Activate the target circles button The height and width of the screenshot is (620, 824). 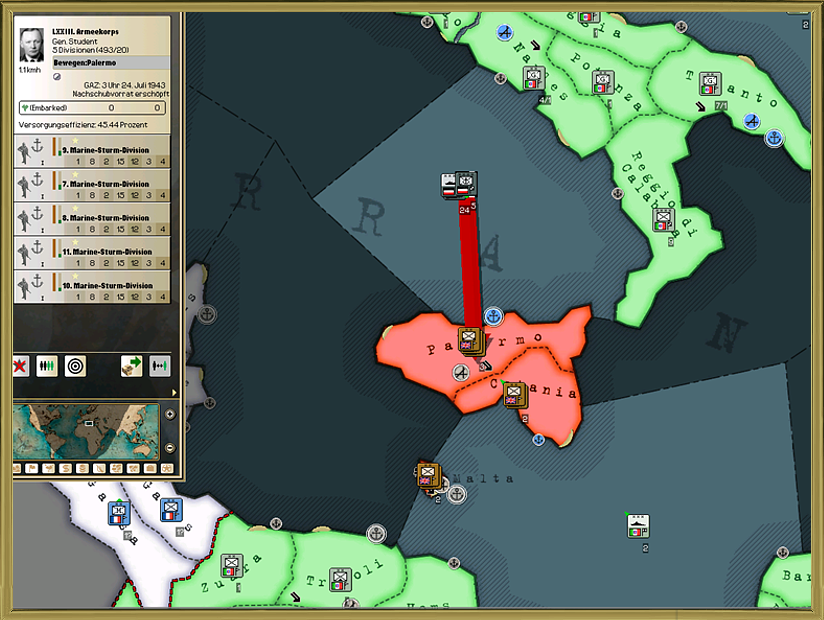click(75, 366)
